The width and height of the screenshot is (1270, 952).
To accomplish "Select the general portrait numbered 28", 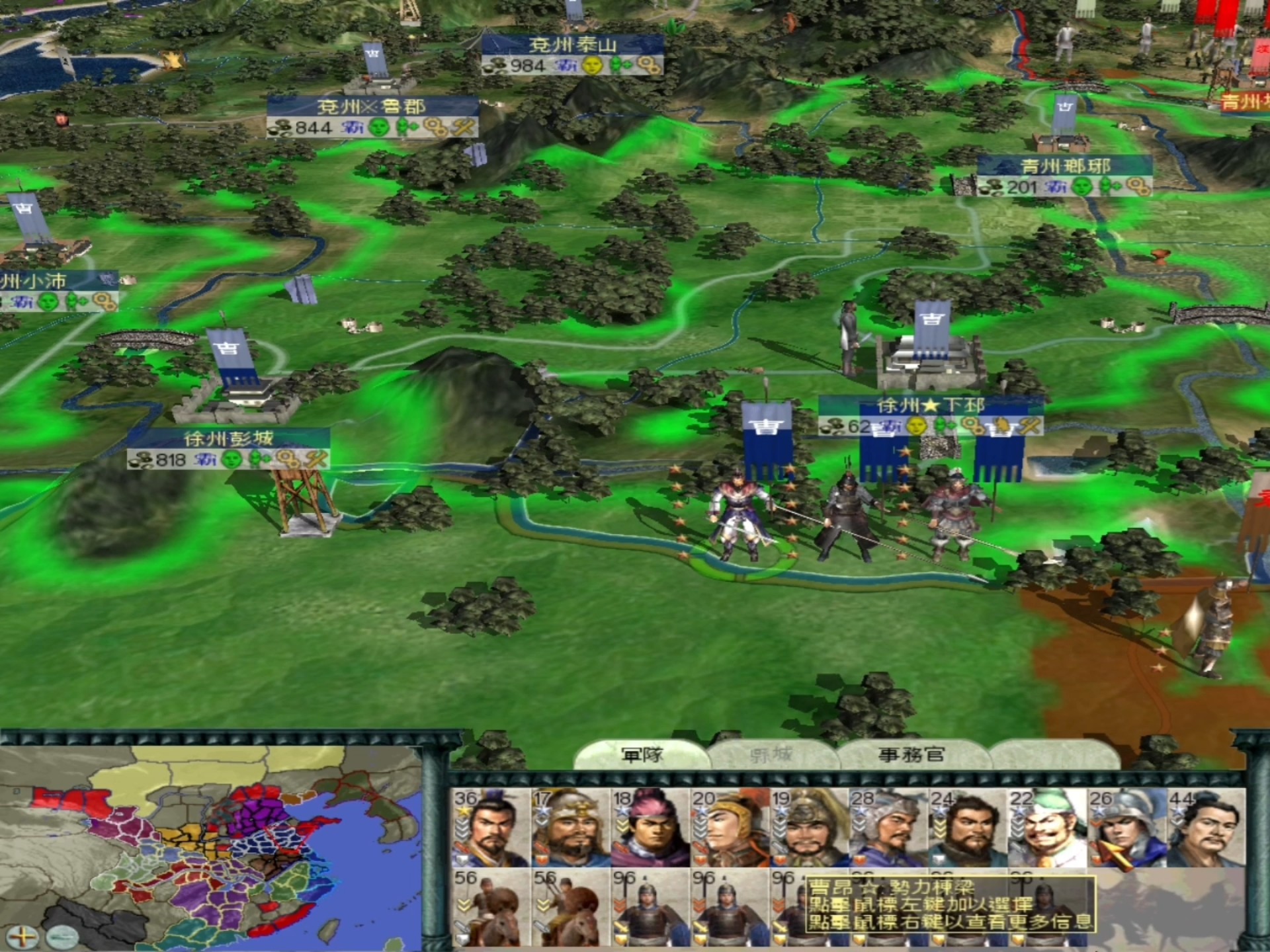I will (x=888, y=827).
